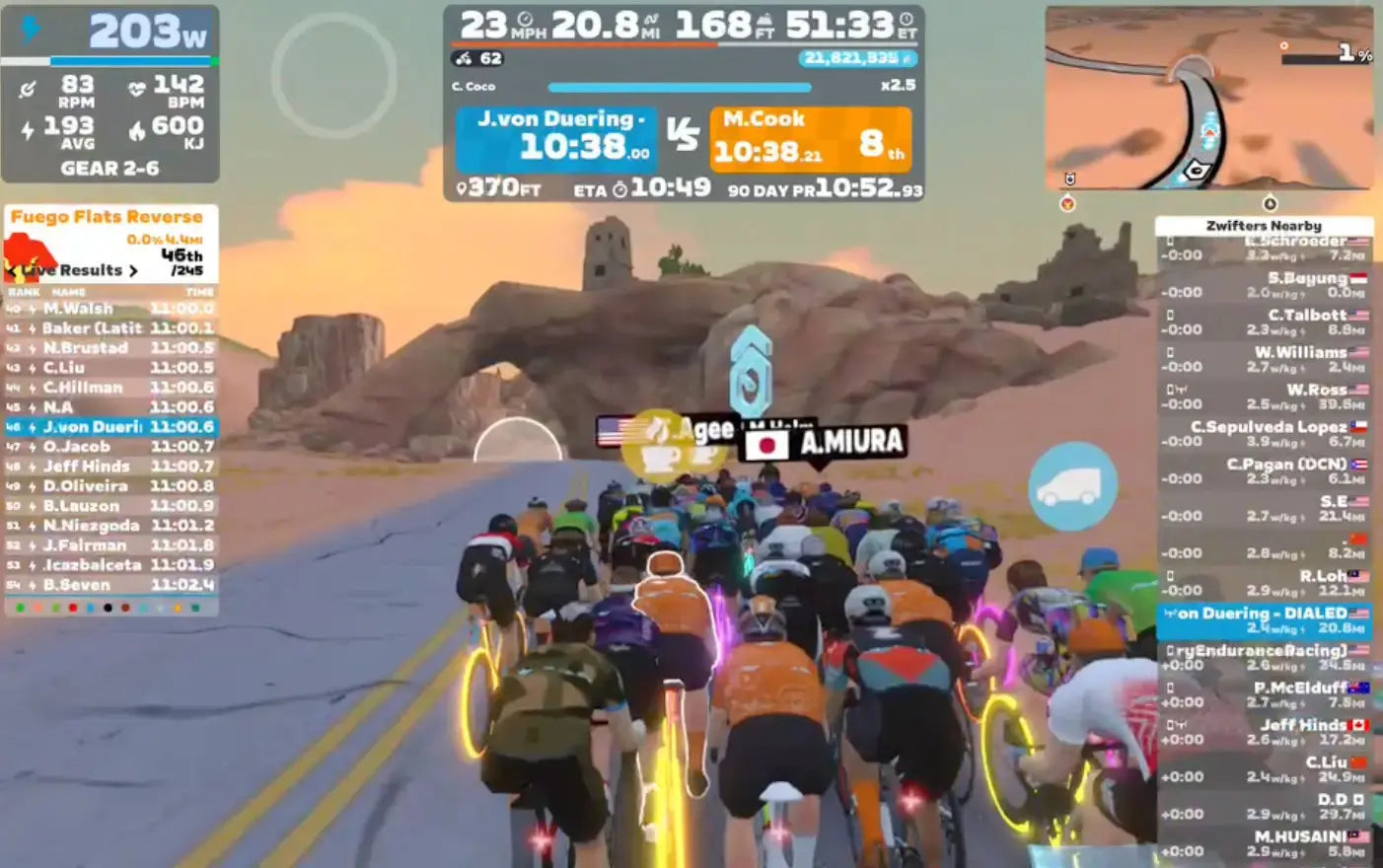Collapse Live Results using the left chevron
The width and height of the screenshot is (1383, 868).
coord(14,269)
